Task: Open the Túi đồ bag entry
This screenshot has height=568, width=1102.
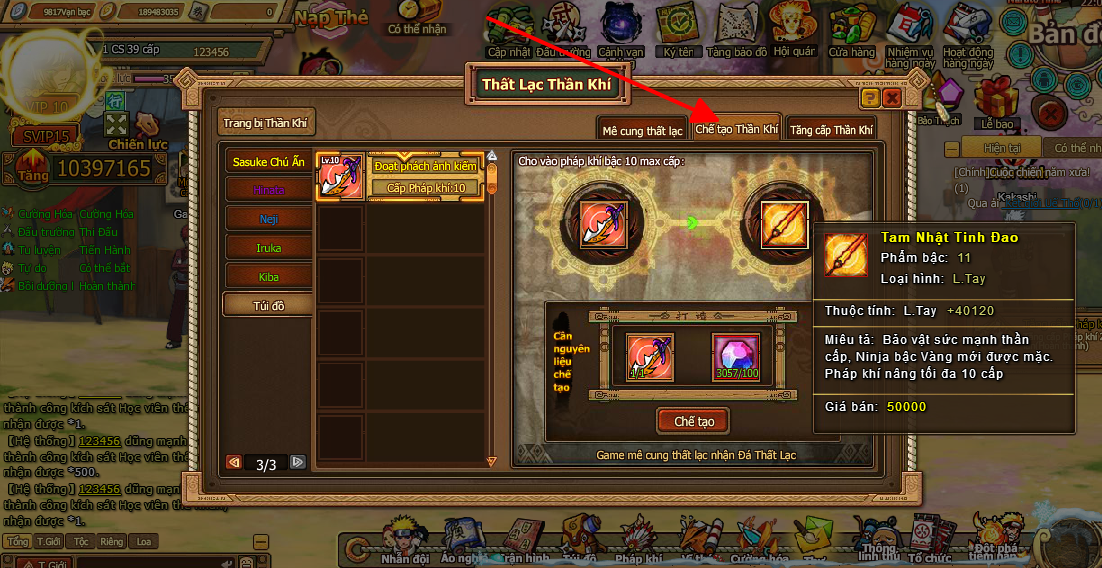Action: pos(268,305)
